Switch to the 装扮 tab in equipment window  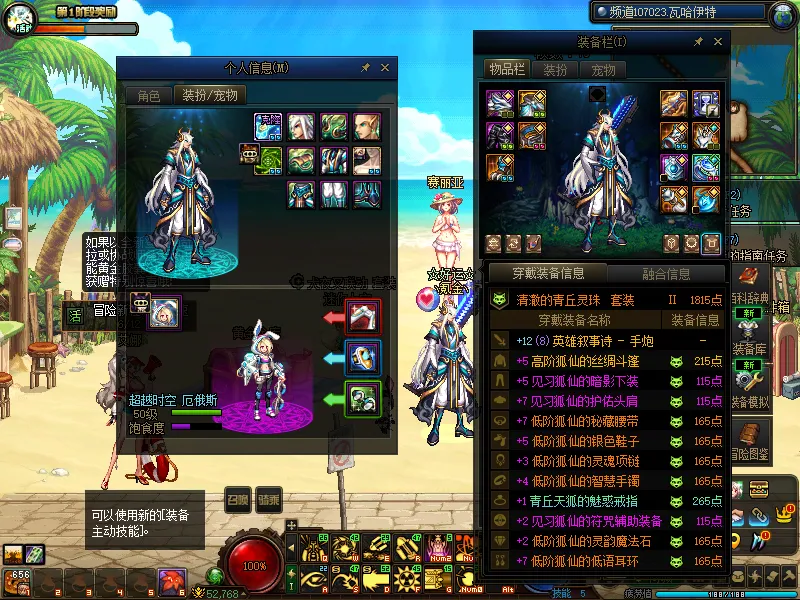click(554, 69)
